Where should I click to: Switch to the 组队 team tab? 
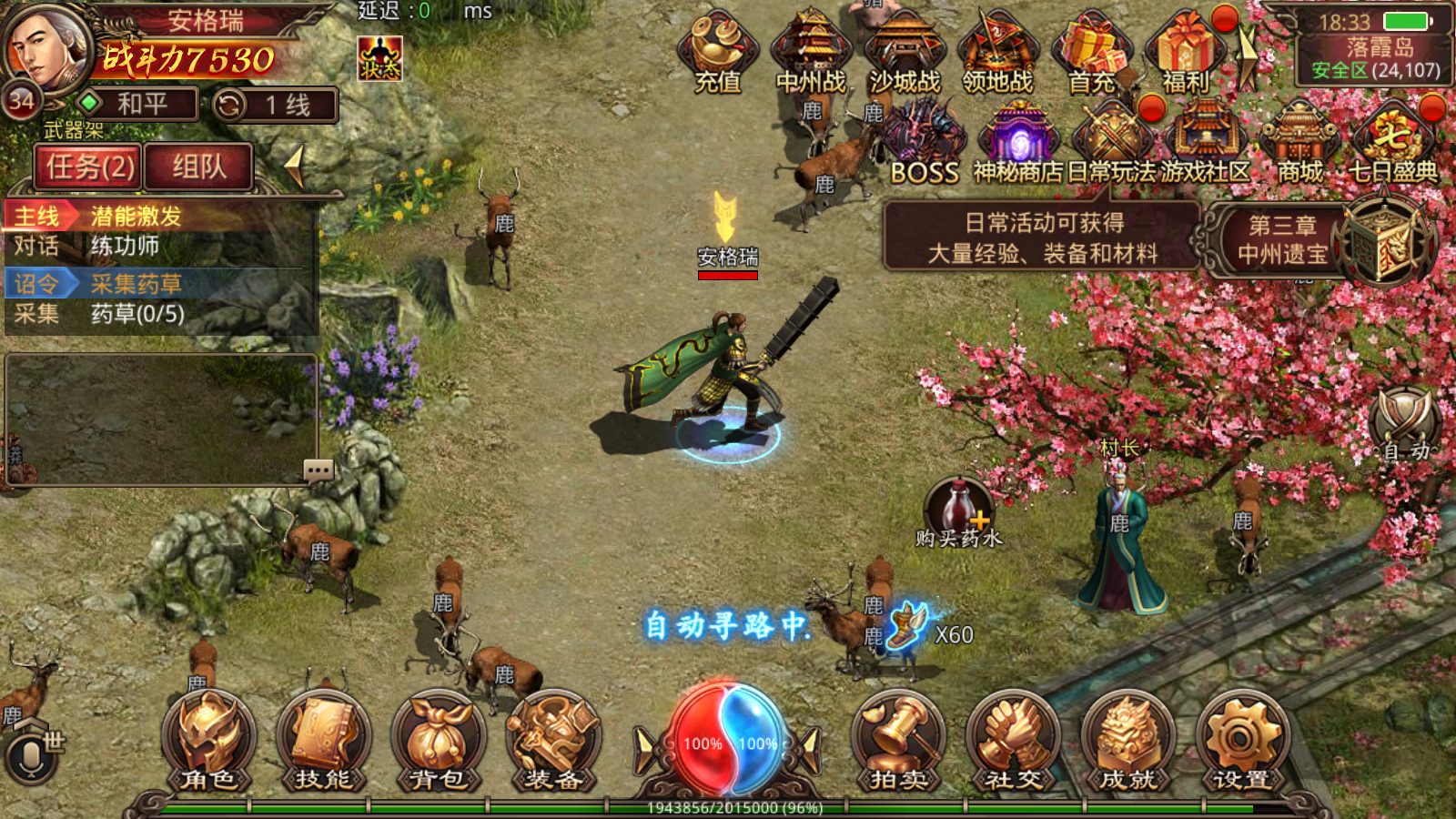198,167
